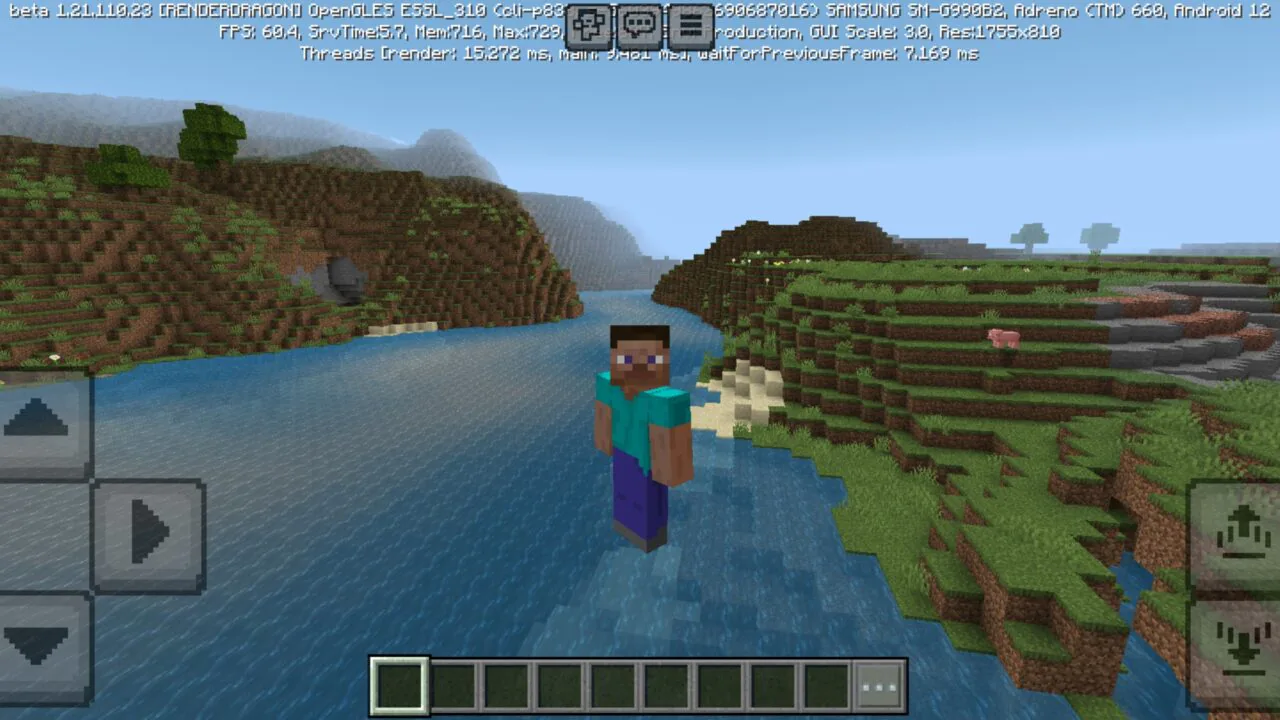Expand the hotbar using the ellipsis slot

point(880,684)
